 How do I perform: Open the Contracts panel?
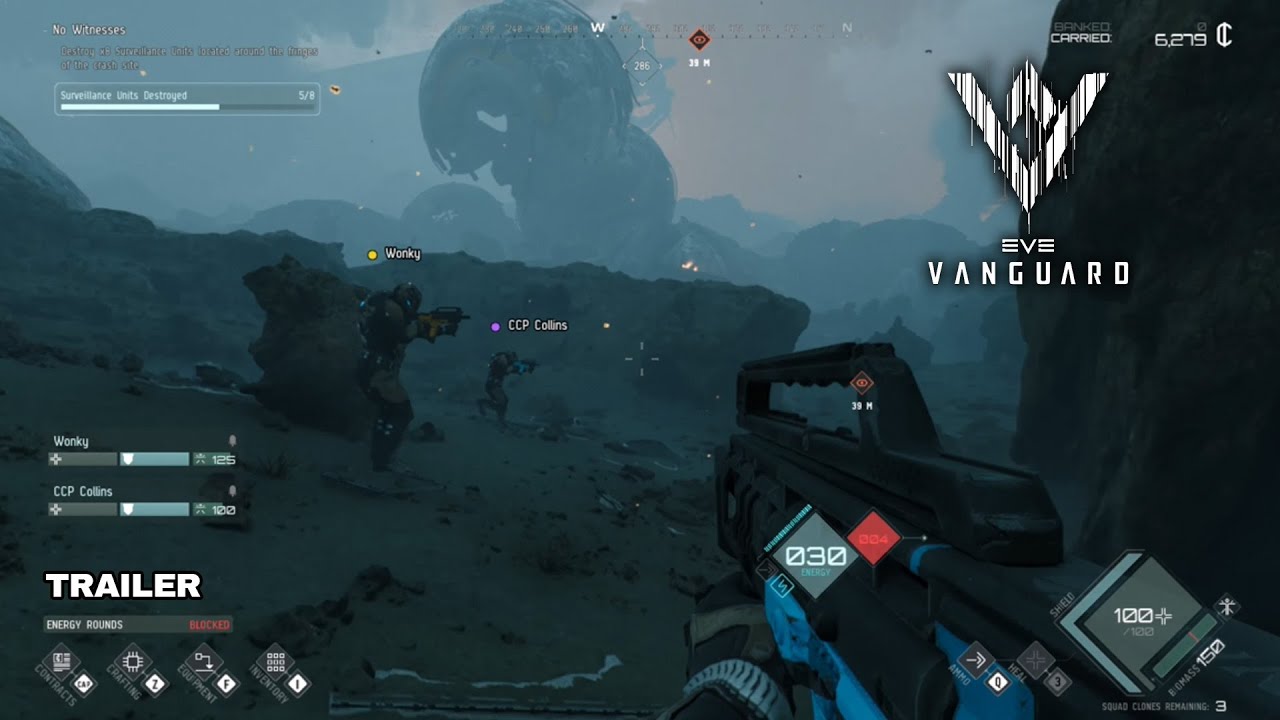61,661
